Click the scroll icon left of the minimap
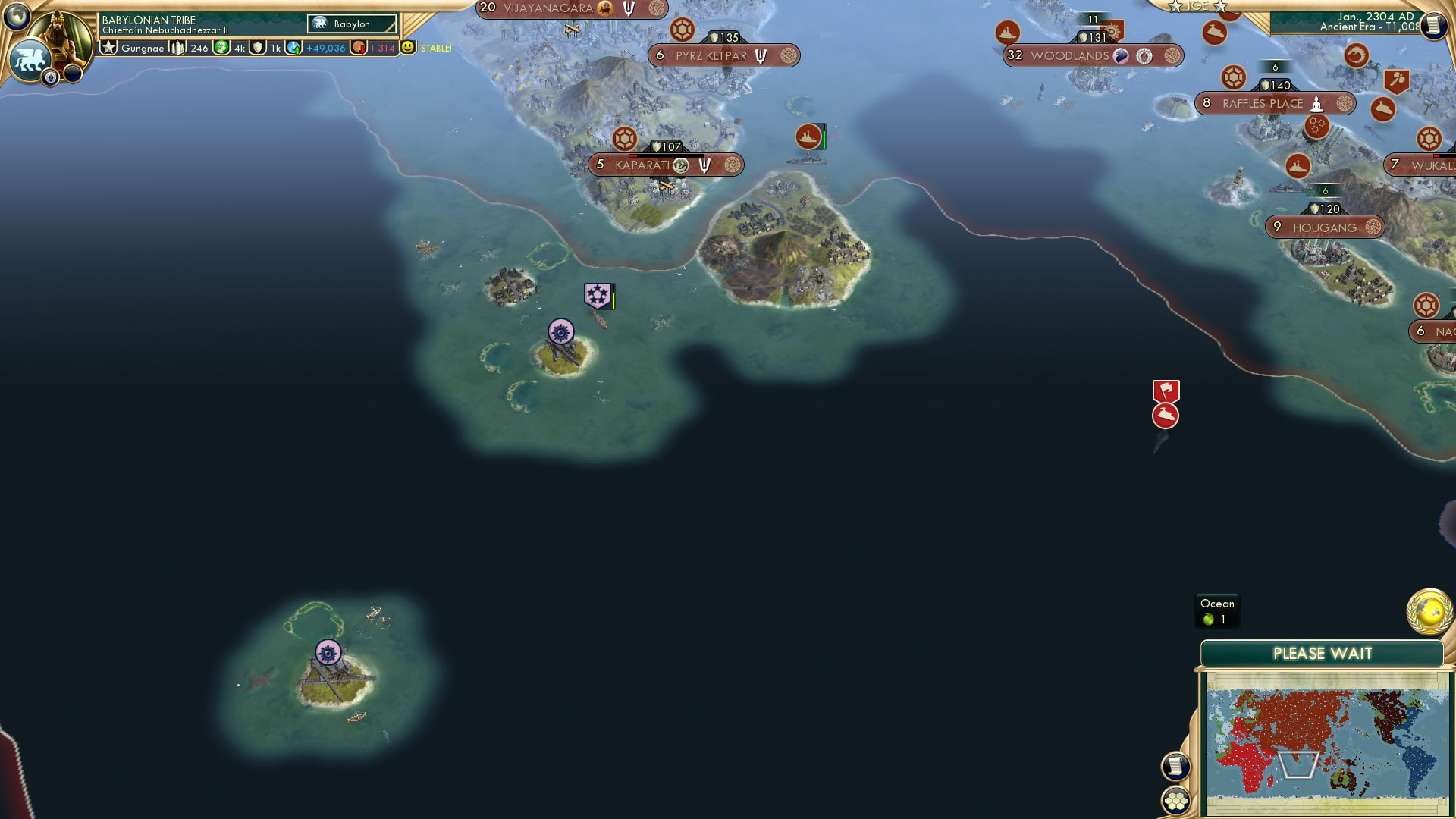Viewport: 1456px width, 819px height. 1175,766
